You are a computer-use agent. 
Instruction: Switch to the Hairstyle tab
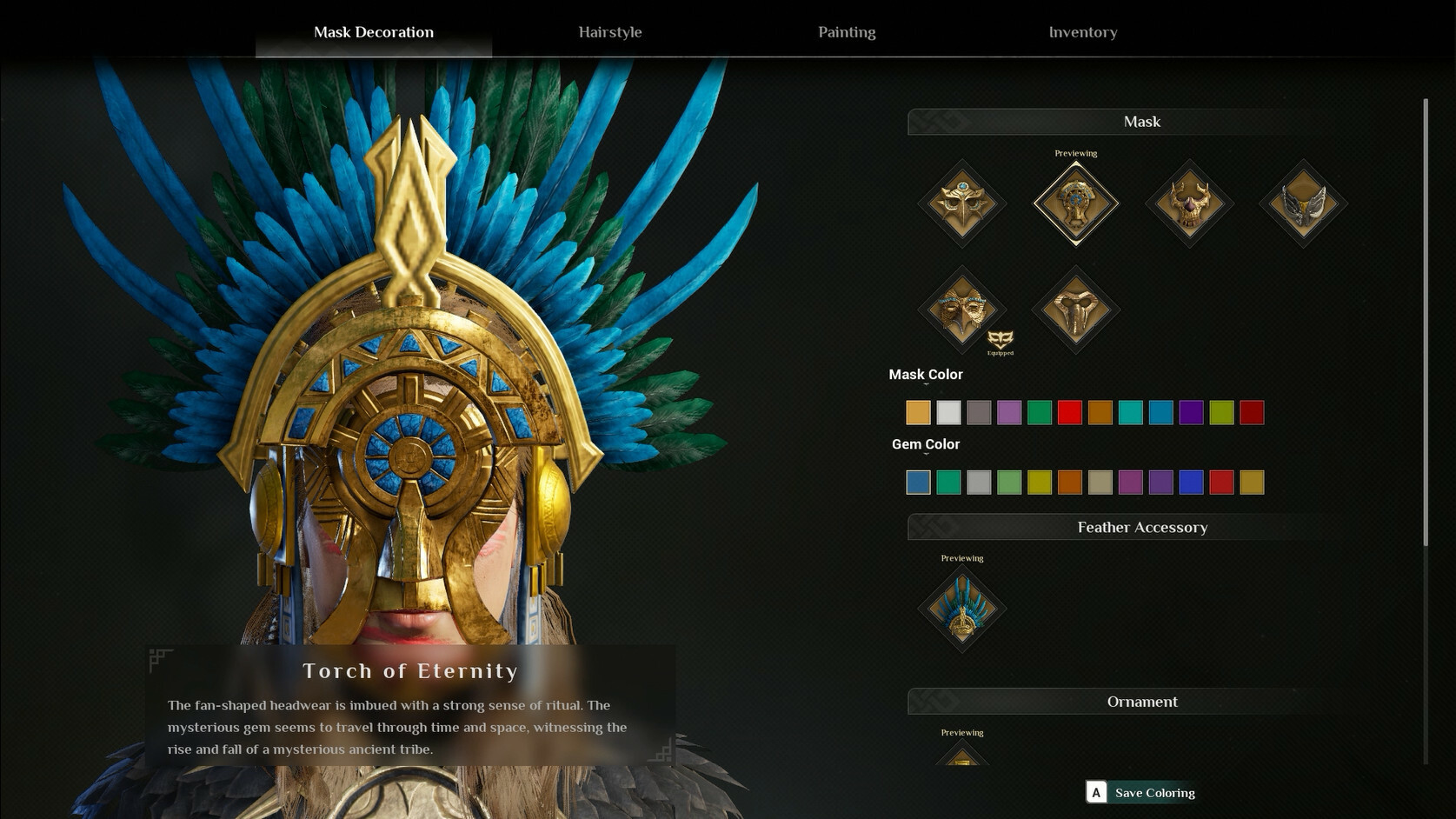(x=610, y=32)
